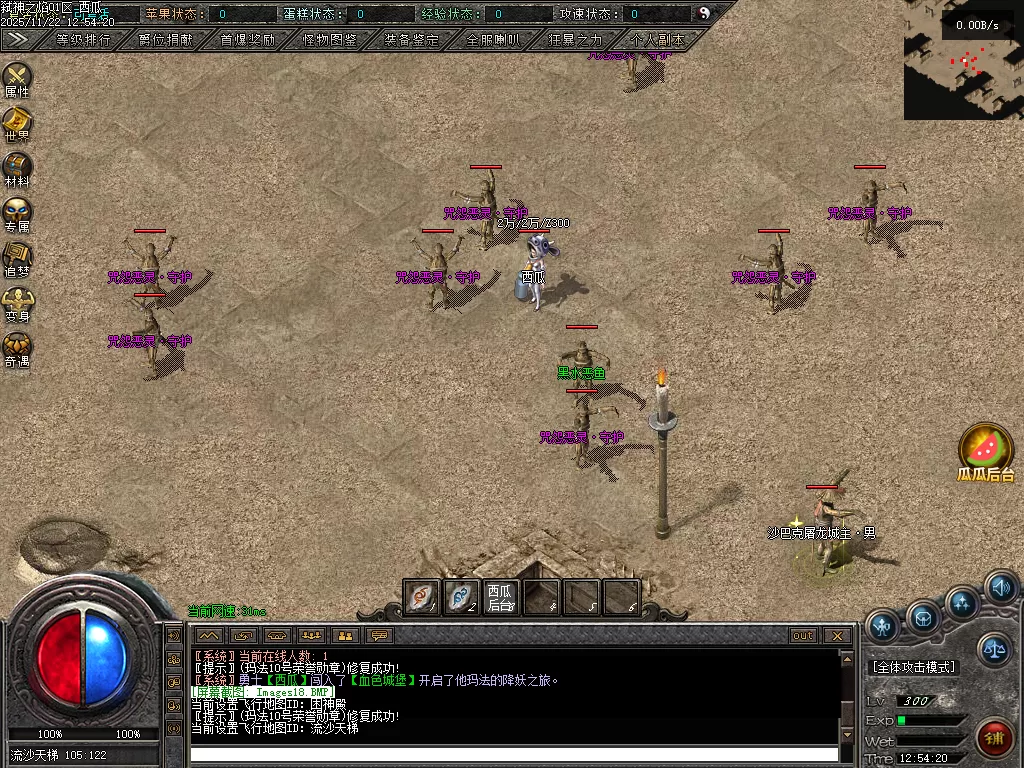1024x768 pixels.
Task: Click the 属性 attributes icon
Action: coord(17,77)
